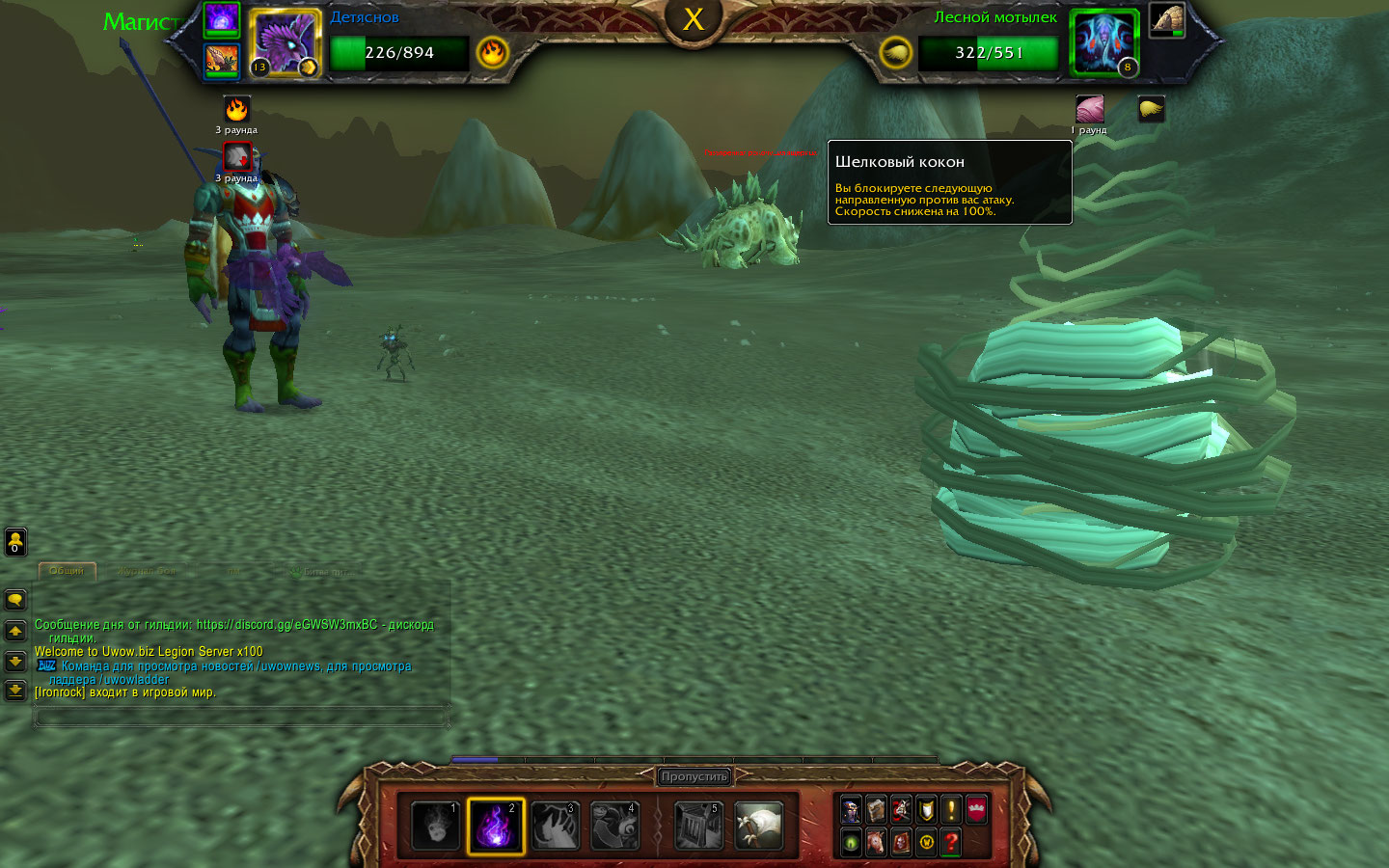Open the horse mounts collection icon
Image resolution: width=1389 pixels, height=868 pixels.
(876, 842)
